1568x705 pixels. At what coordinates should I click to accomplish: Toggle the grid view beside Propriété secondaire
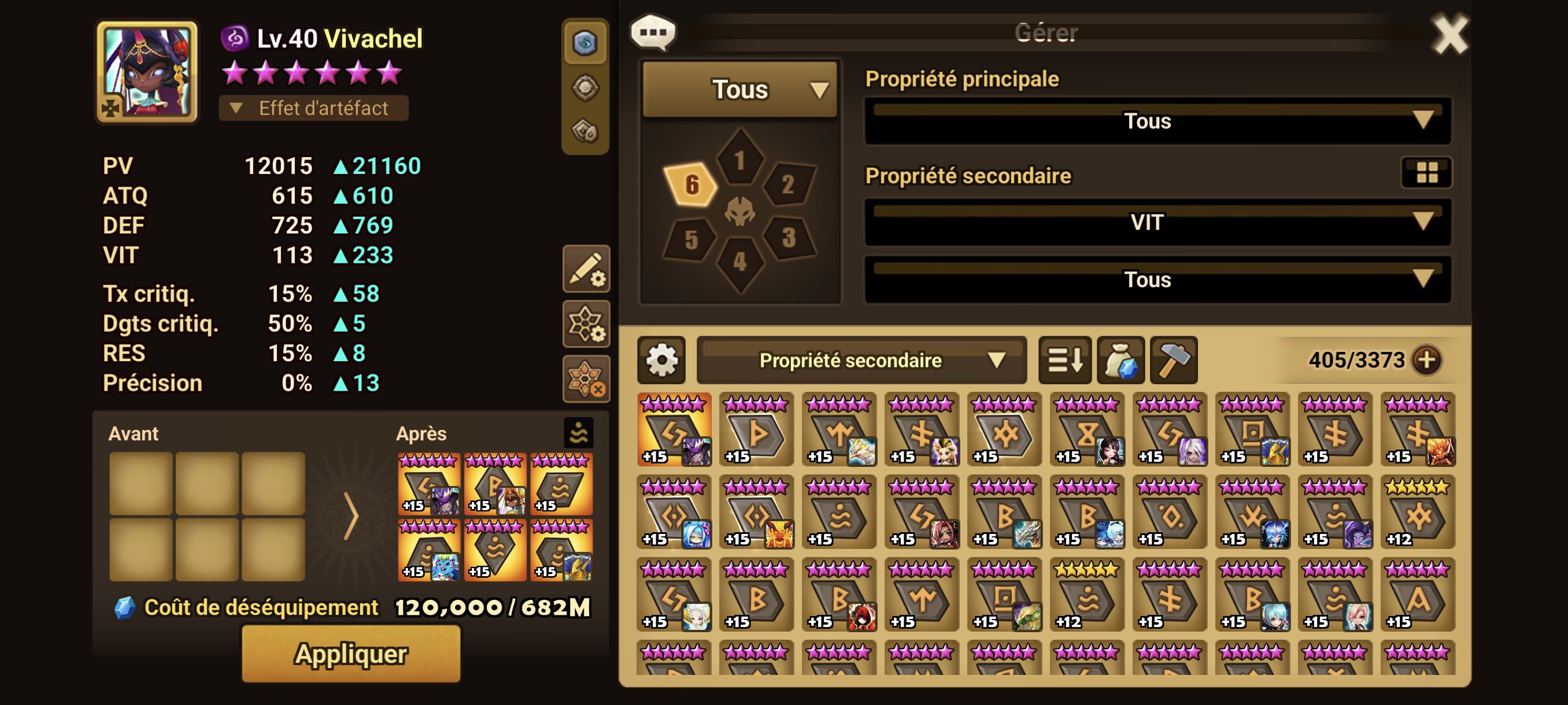click(1426, 173)
